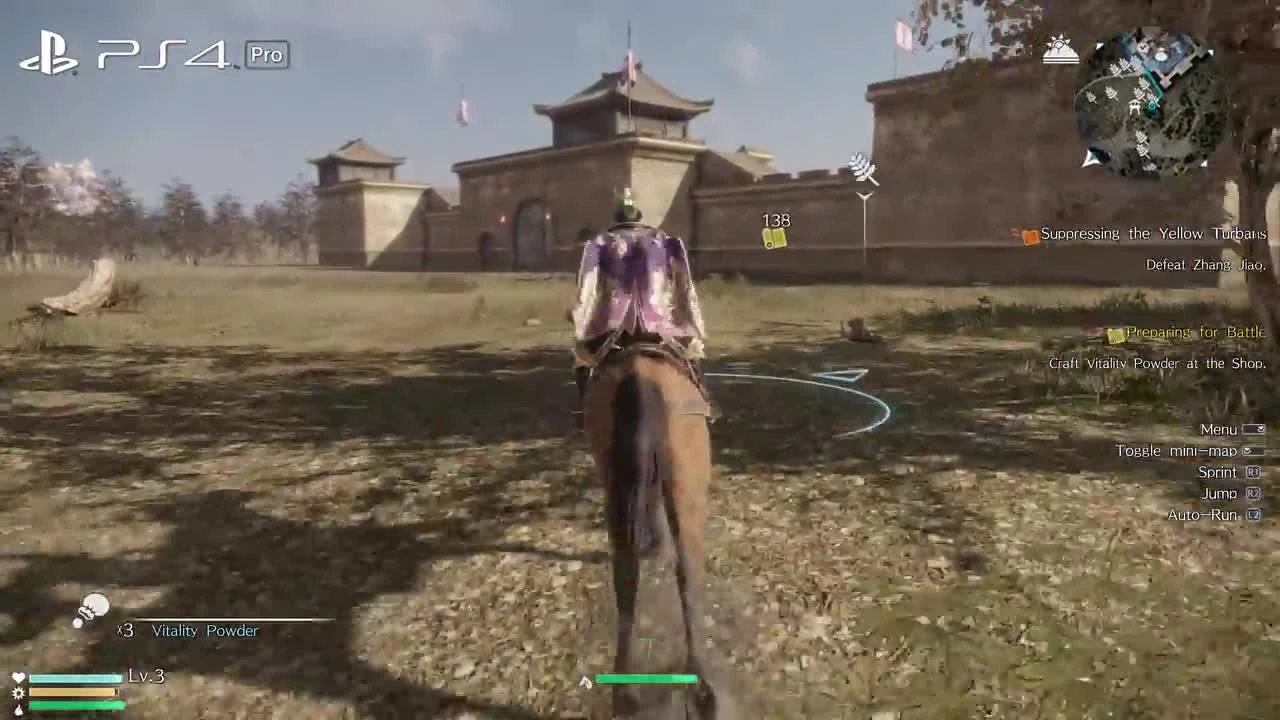Click the droplet icon next to the bottom stamina bar
1280x720 pixels.
click(x=17, y=707)
